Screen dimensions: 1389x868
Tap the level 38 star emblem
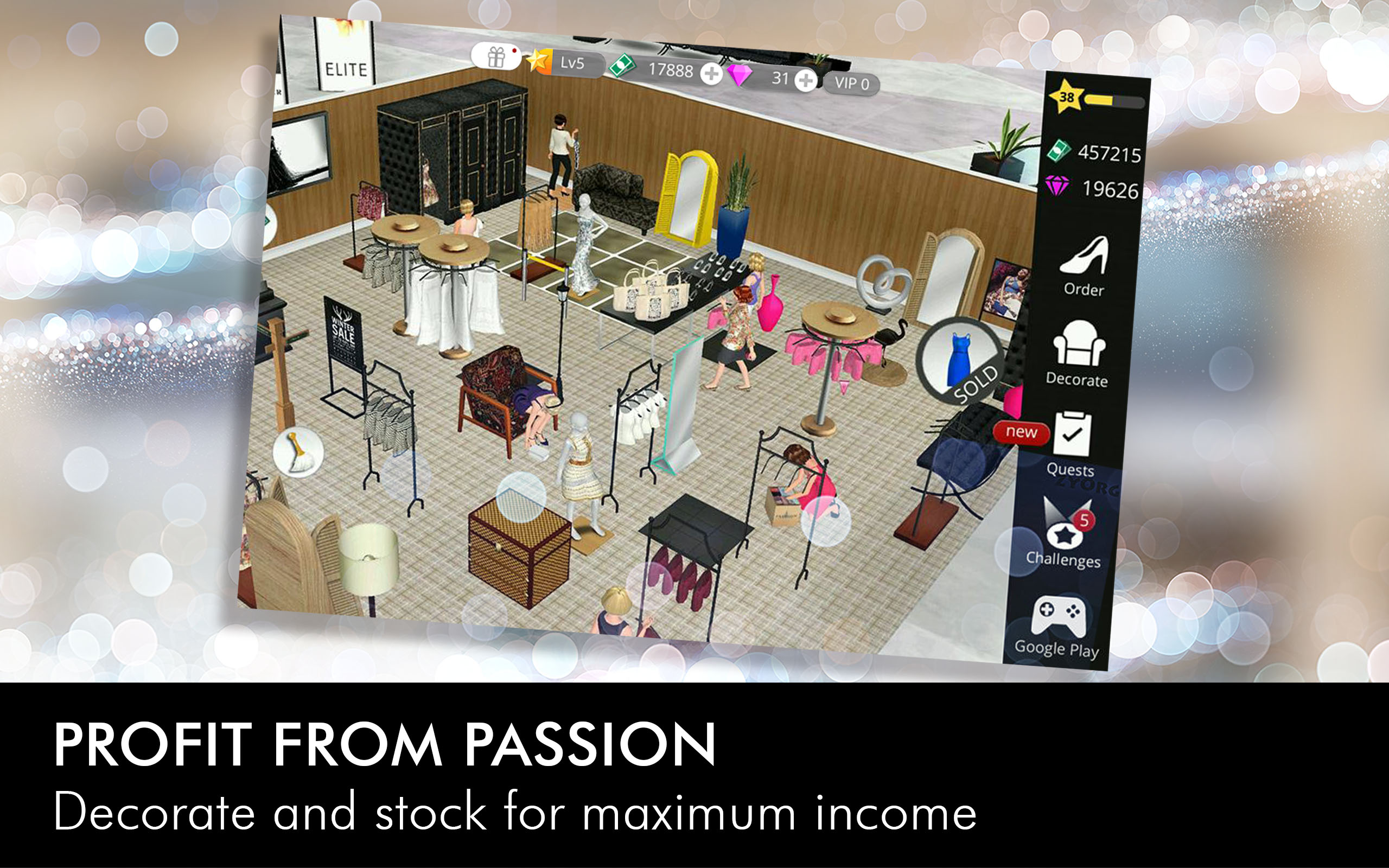coord(1069,100)
